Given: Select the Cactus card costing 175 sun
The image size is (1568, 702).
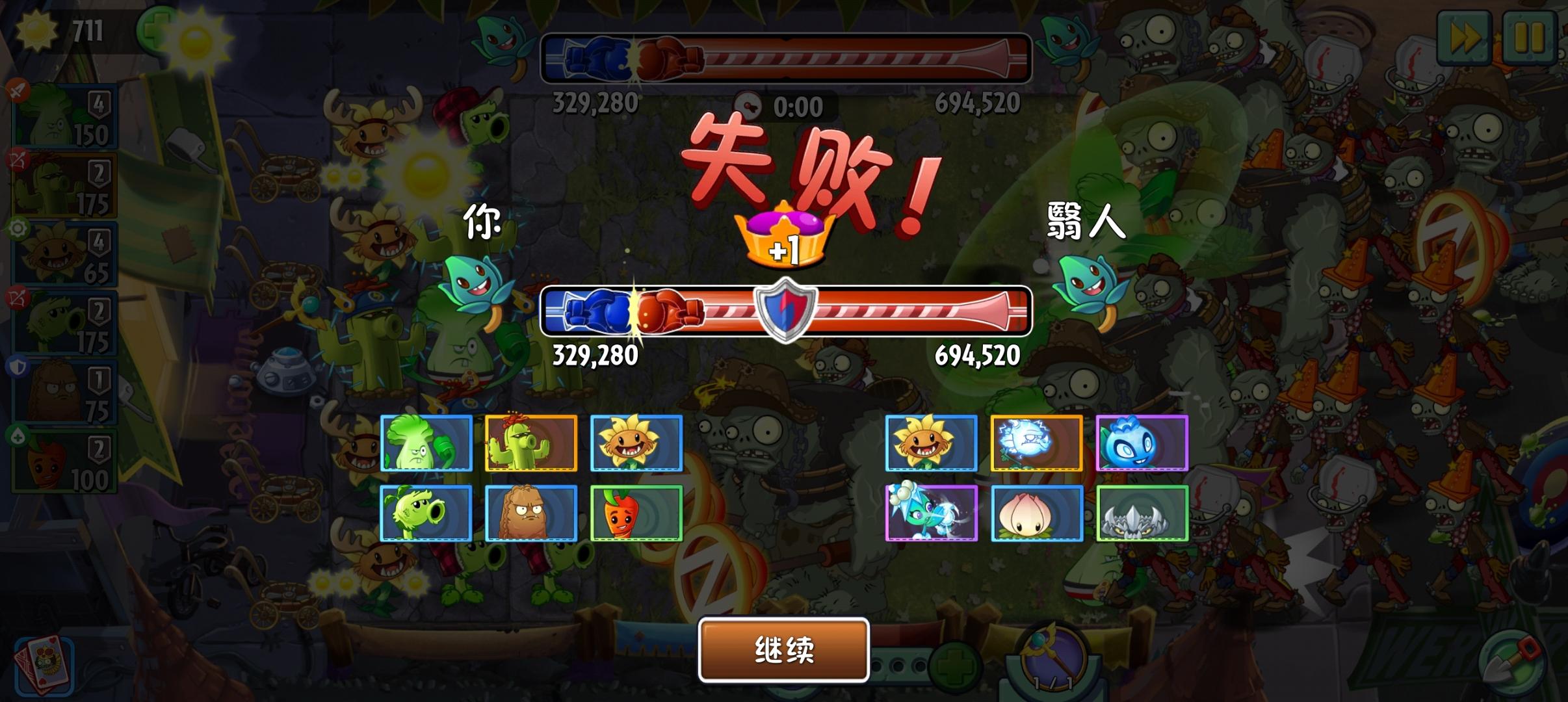Looking at the screenshot, I should [x=65, y=184].
